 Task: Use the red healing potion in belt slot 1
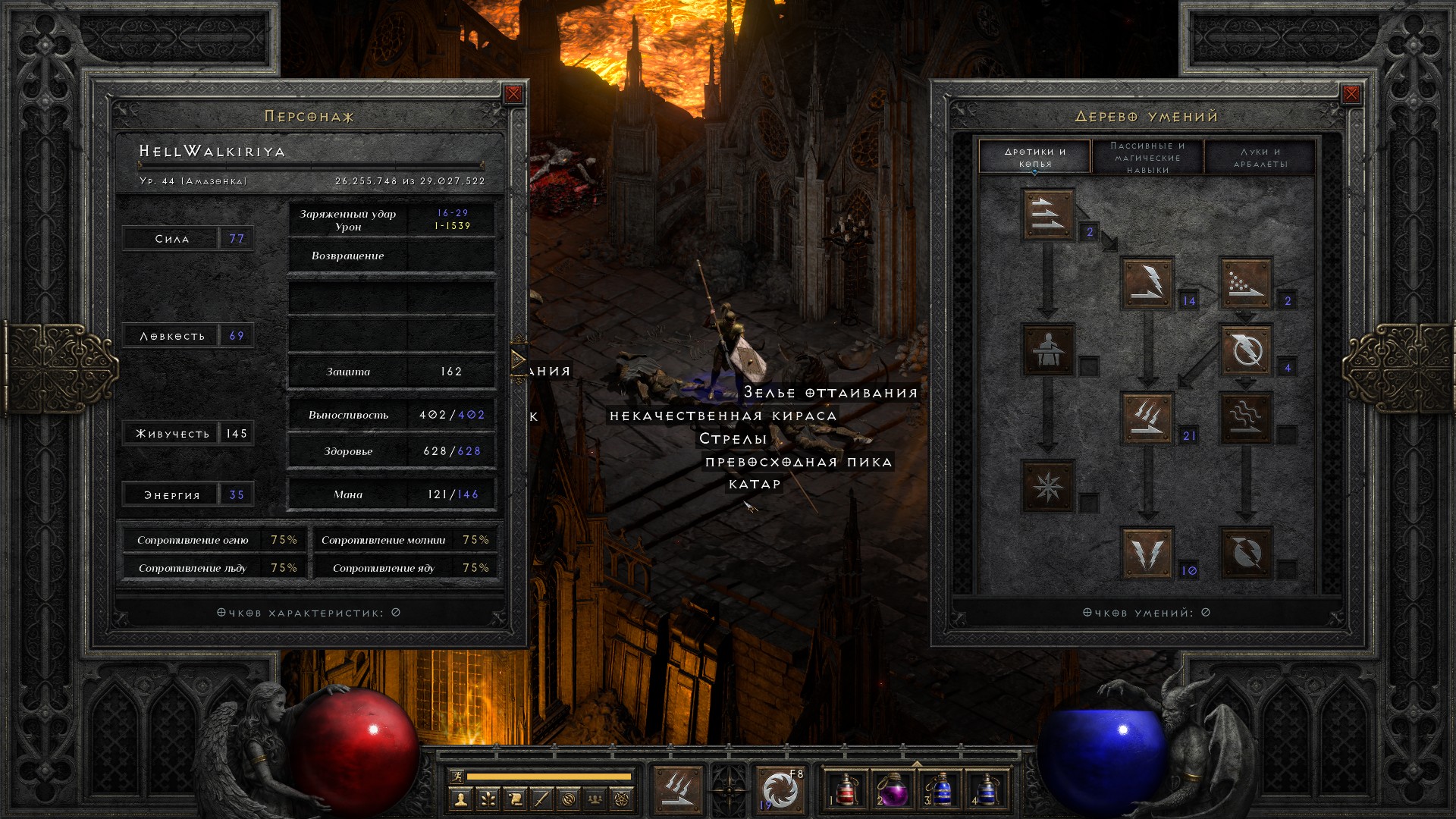(x=846, y=790)
